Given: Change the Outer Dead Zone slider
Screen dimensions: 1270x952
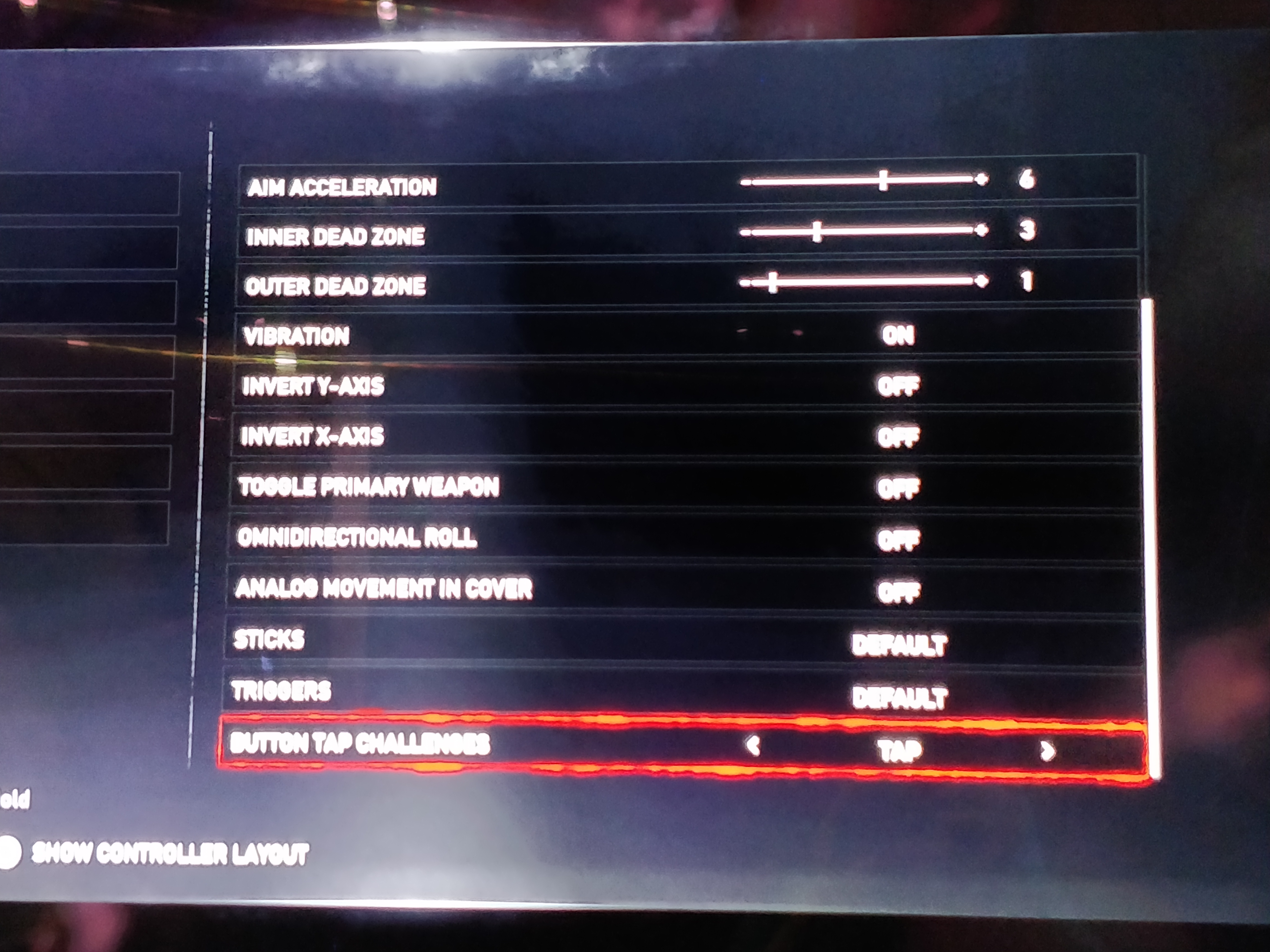Looking at the screenshot, I should pos(773,282).
